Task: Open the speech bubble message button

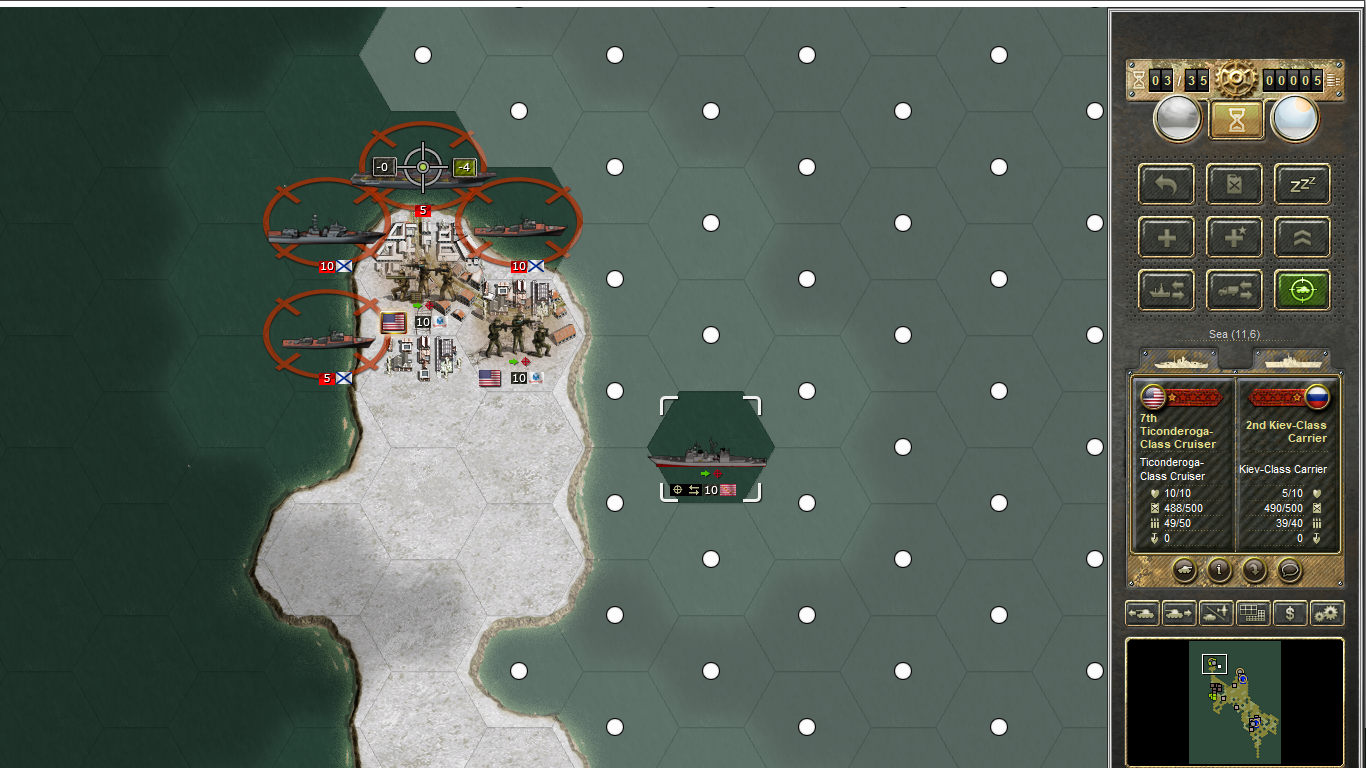Action: [x=1290, y=570]
